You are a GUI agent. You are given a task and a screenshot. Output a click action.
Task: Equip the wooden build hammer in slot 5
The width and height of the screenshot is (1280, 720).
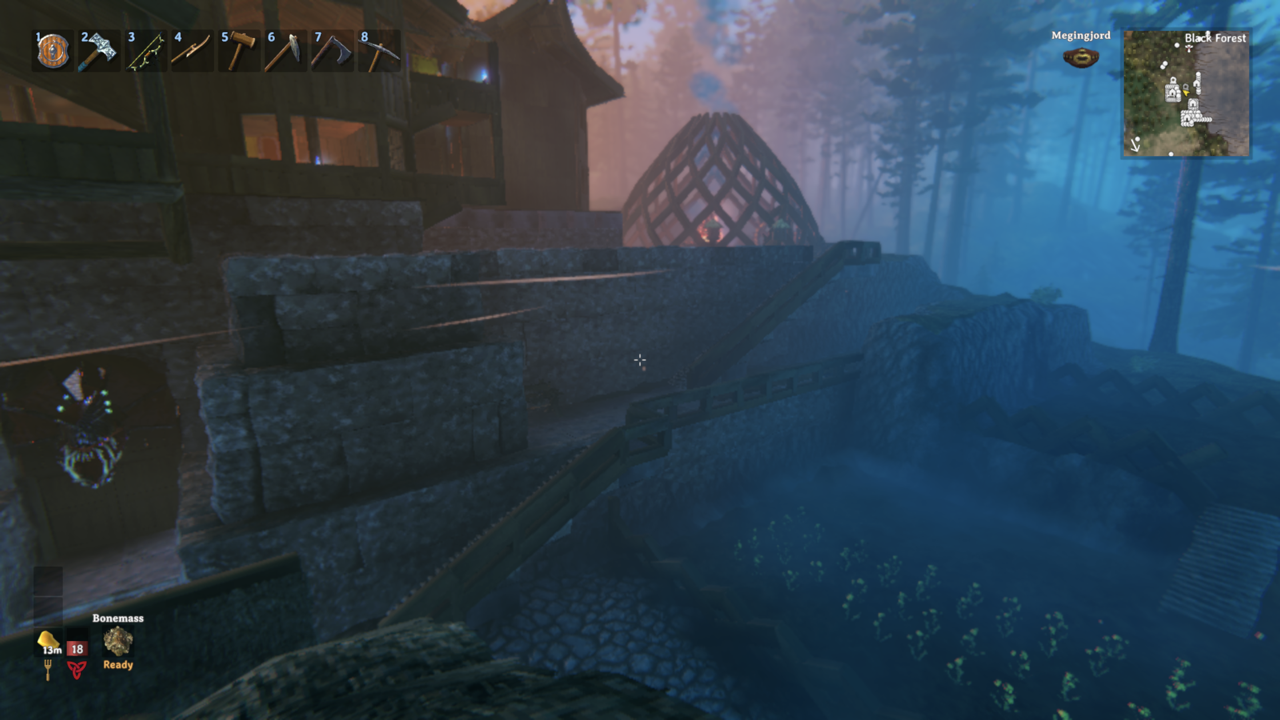[x=237, y=51]
